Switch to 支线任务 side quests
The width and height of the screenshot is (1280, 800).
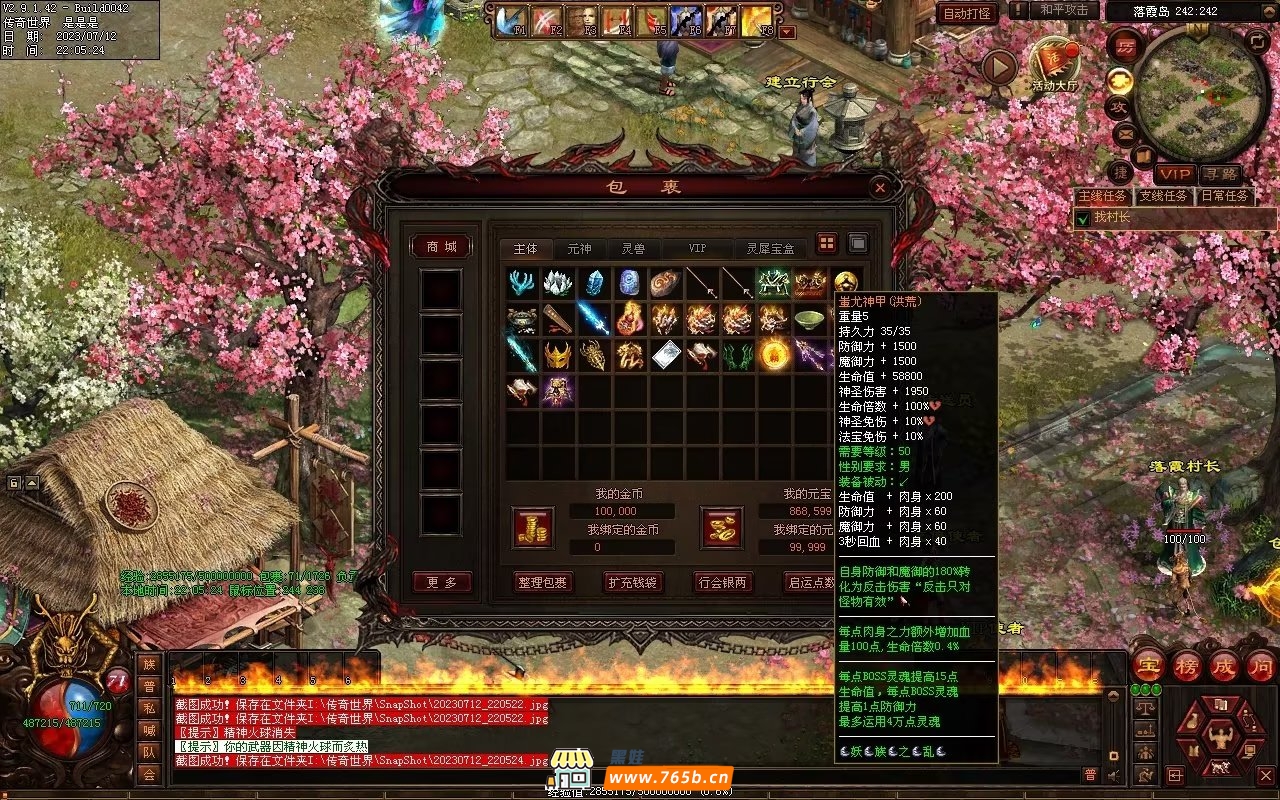[x=1164, y=196]
